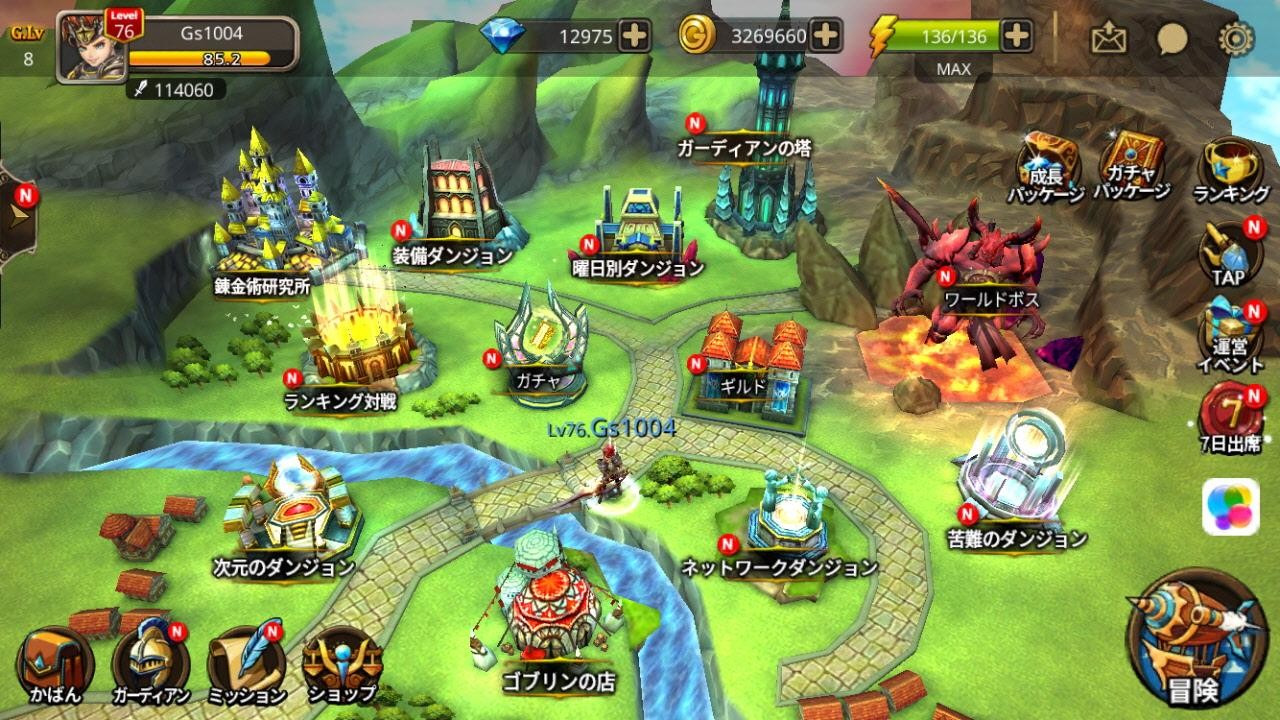The image size is (1280, 720).
Task: Open the ガチャパッケージ offer
Action: click(1131, 163)
